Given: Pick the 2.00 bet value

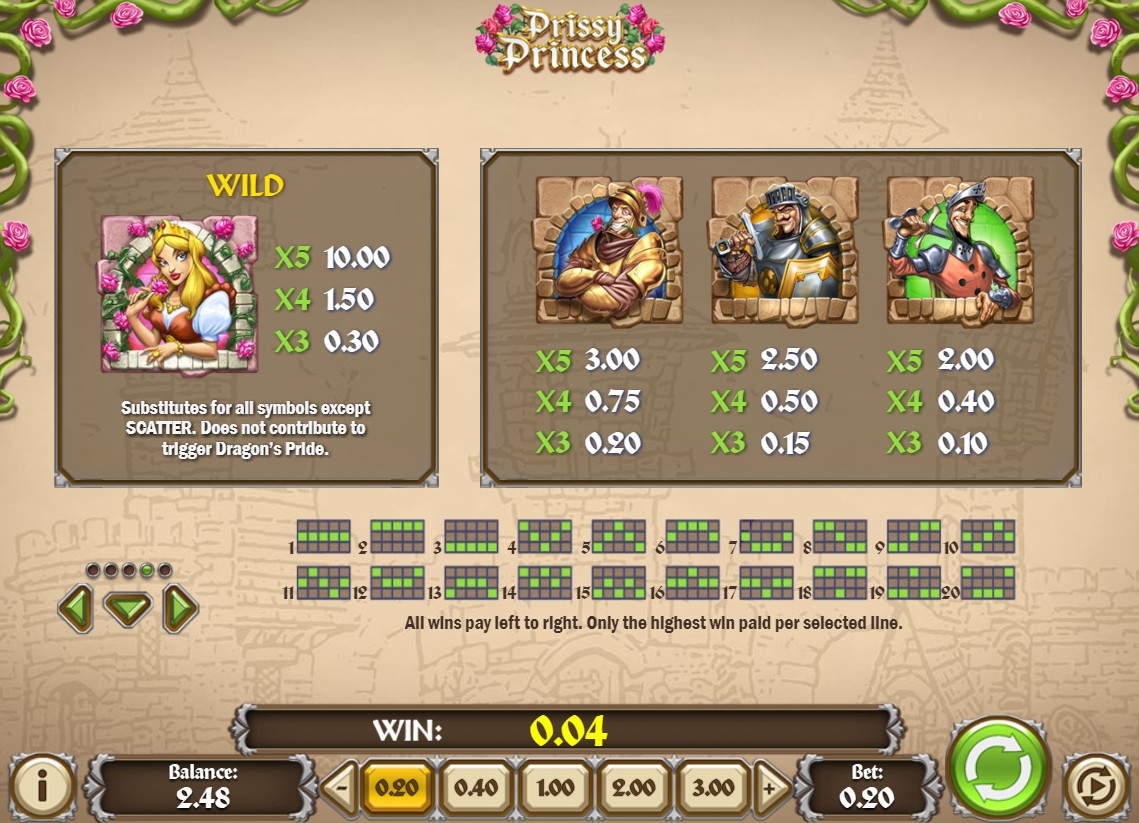Looking at the screenshot, I should pos(634,787).
